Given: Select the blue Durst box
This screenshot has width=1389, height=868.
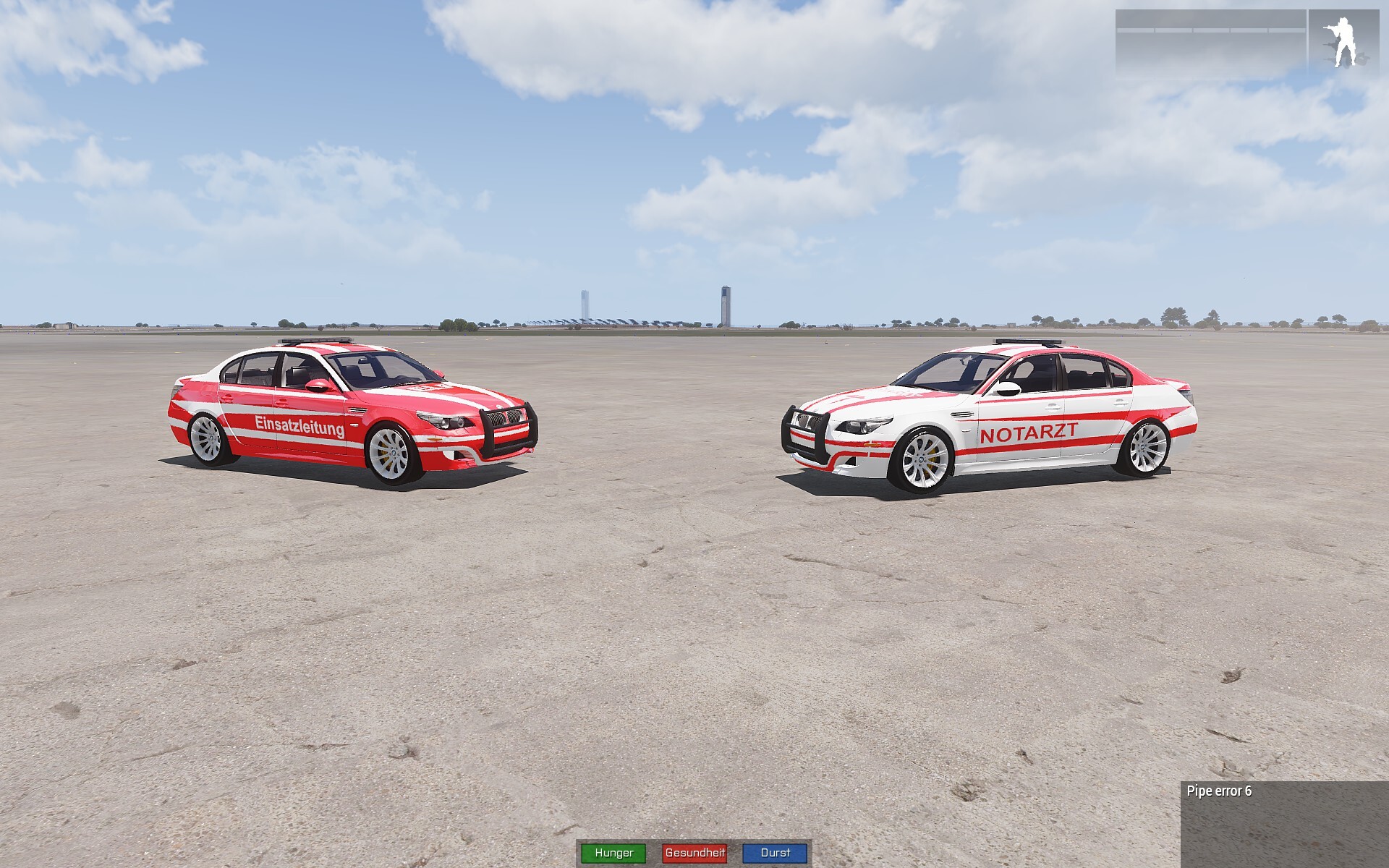Looking at the screenshot, I should click(775, 853).
